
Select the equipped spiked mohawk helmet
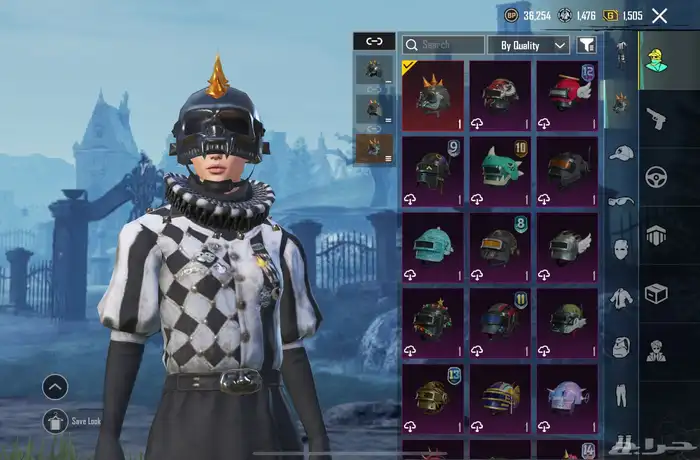click(x=433, y=96)
